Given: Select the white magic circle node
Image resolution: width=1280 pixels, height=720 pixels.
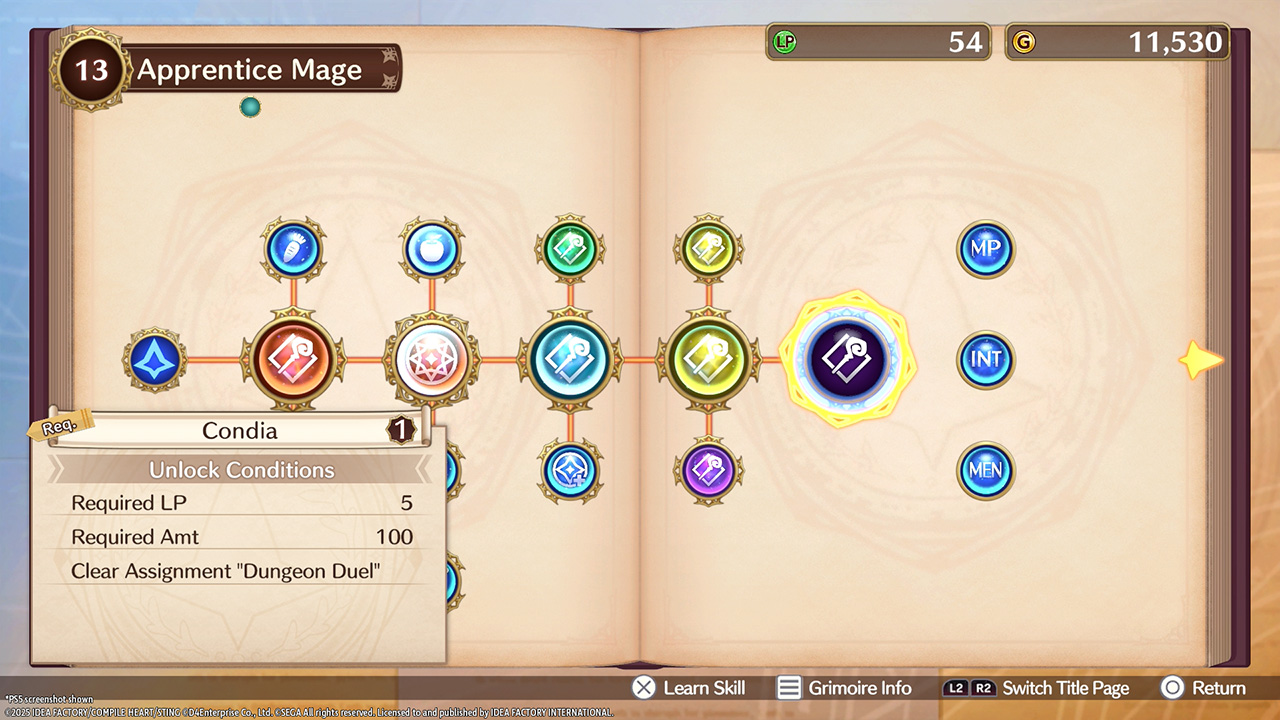Looking at the screenshot, I should coord(432,360).
